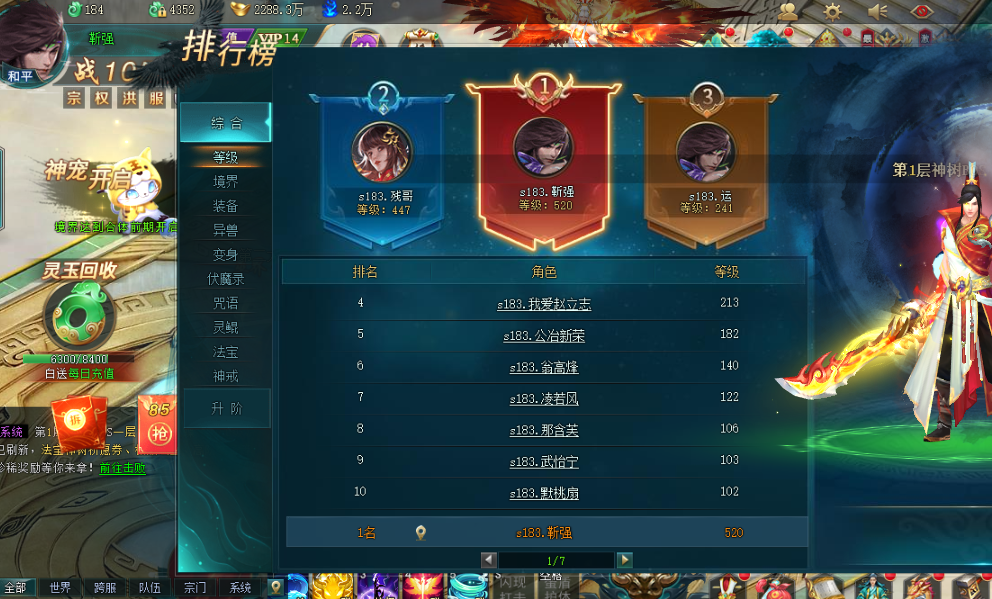Open the 异兽 ranking list

tap(225, 230)
